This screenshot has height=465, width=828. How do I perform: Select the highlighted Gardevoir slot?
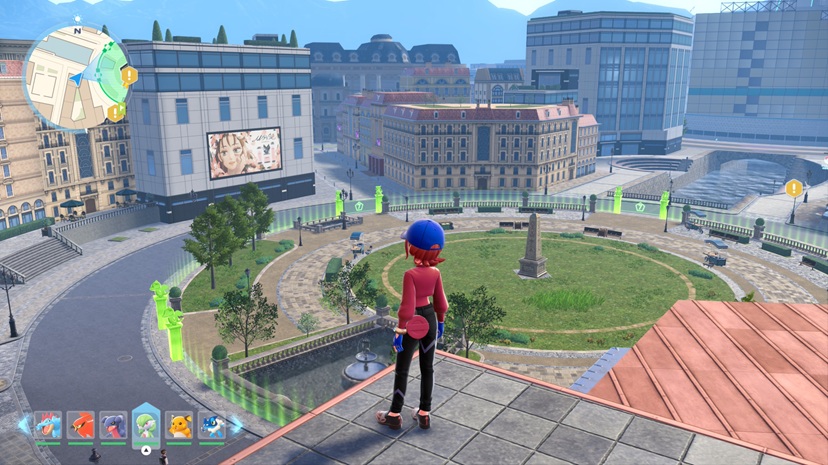tap(146, 424)
